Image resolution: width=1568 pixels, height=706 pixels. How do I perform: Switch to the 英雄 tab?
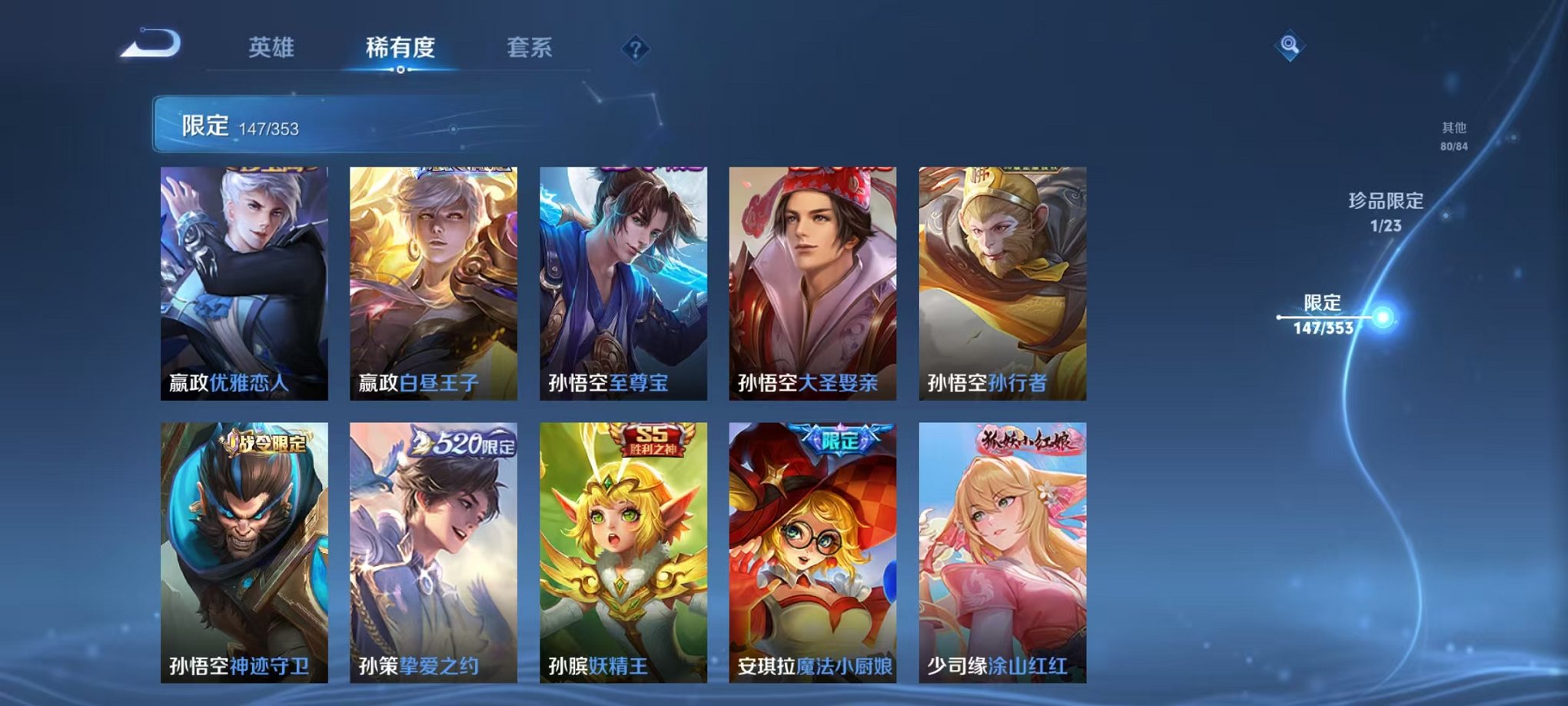click(270, 46)
